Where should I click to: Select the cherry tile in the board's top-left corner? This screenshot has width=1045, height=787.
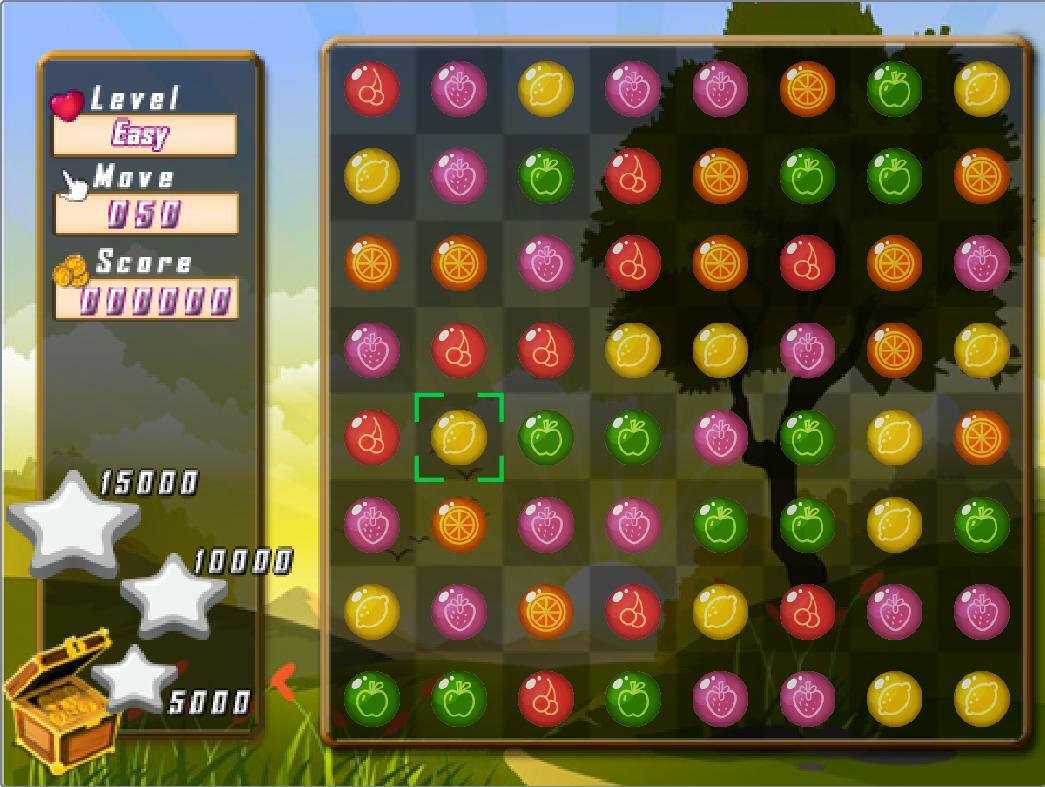click(372, 88)
